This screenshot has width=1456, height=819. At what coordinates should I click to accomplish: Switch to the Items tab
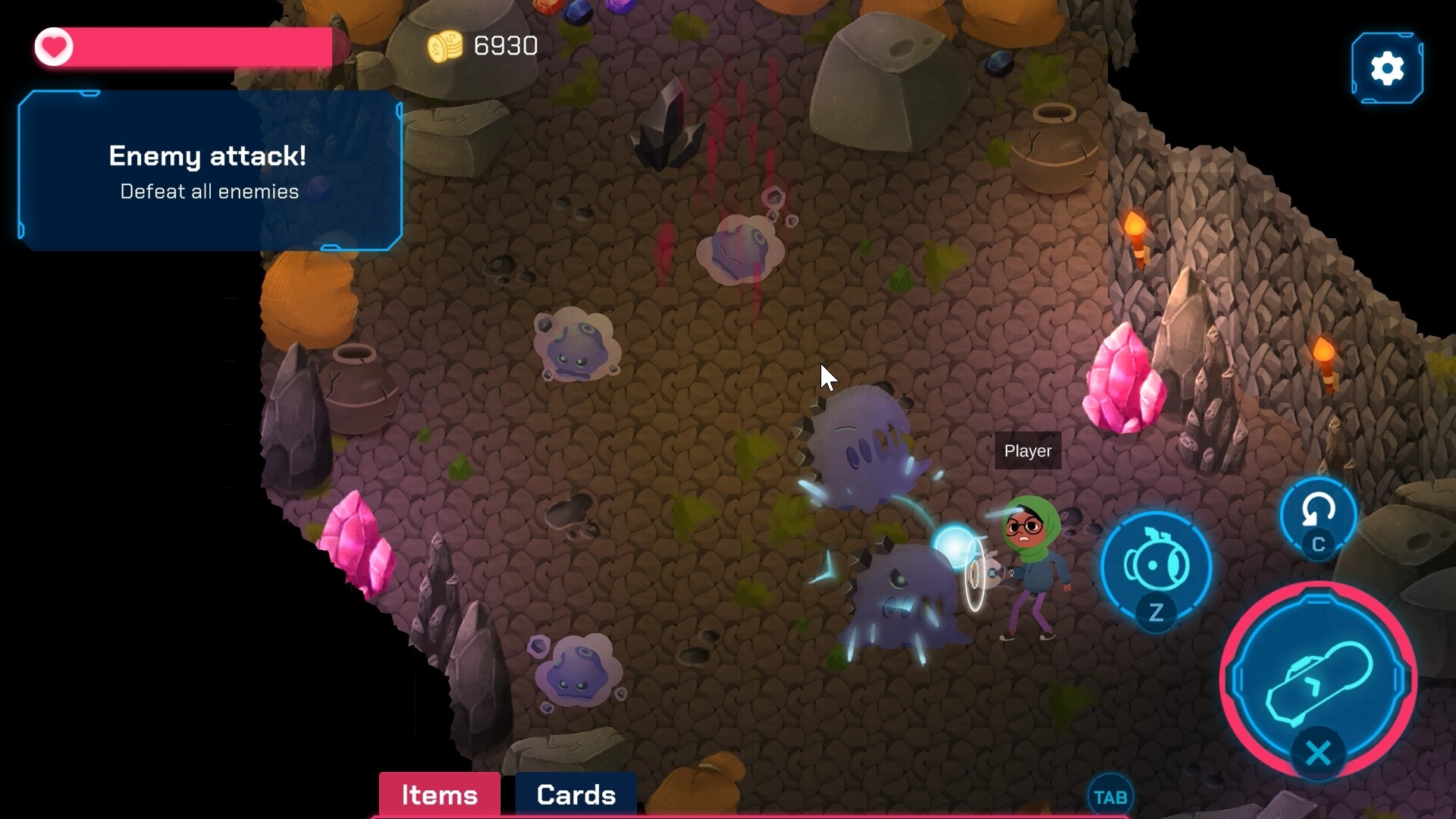pos(439,794)
